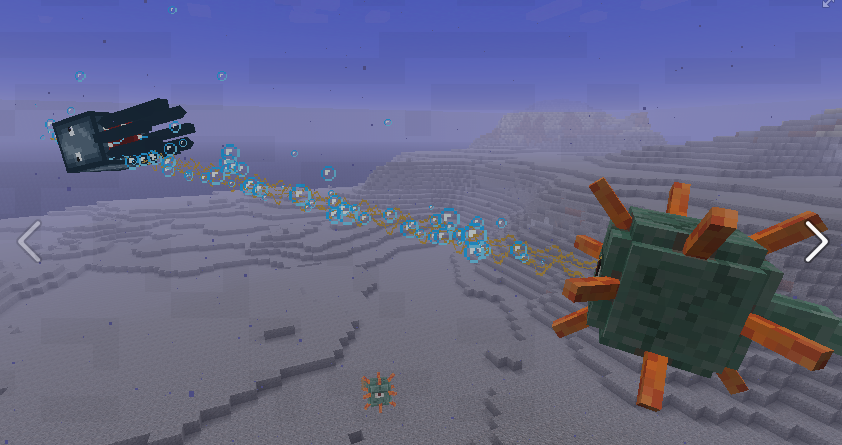The image size is (842, 445).
Task: Show the next gallery image
Action: pyautogui.click(x=816, y=241)
